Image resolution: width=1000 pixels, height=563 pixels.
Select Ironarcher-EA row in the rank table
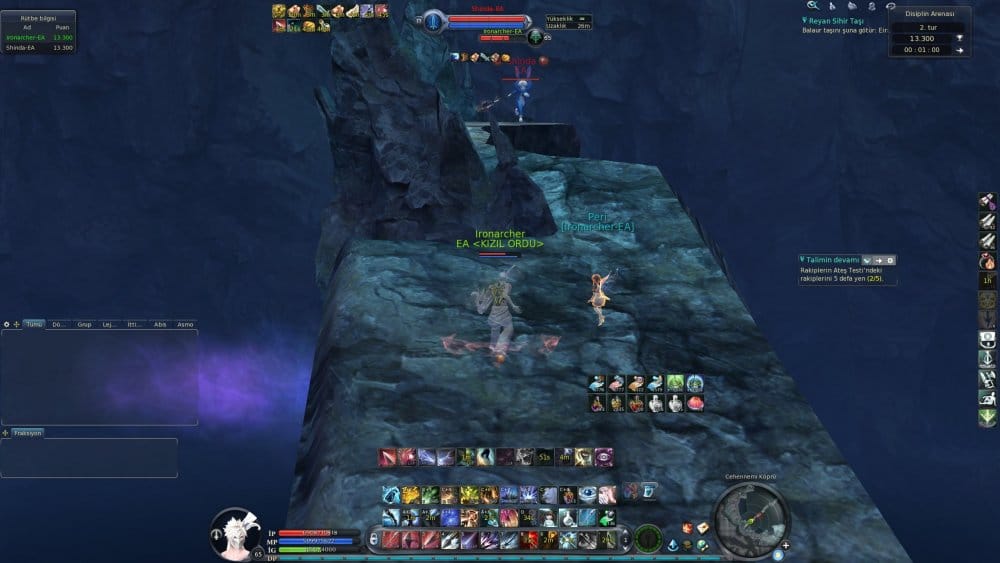[38, 37]
